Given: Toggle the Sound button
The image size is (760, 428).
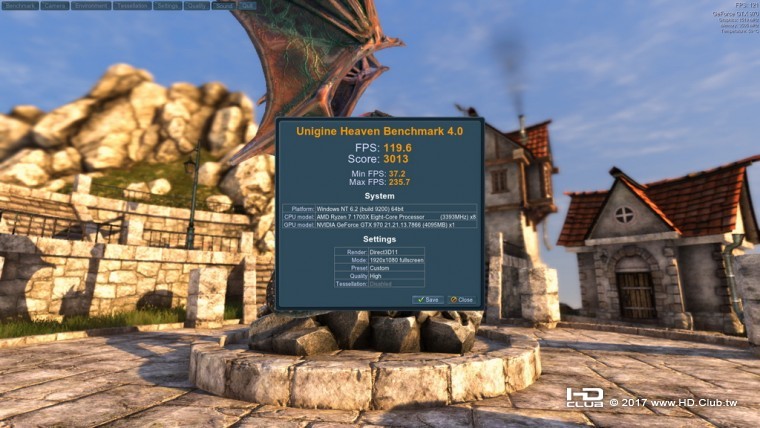Looking at the screenshot, I should point(225,5).
